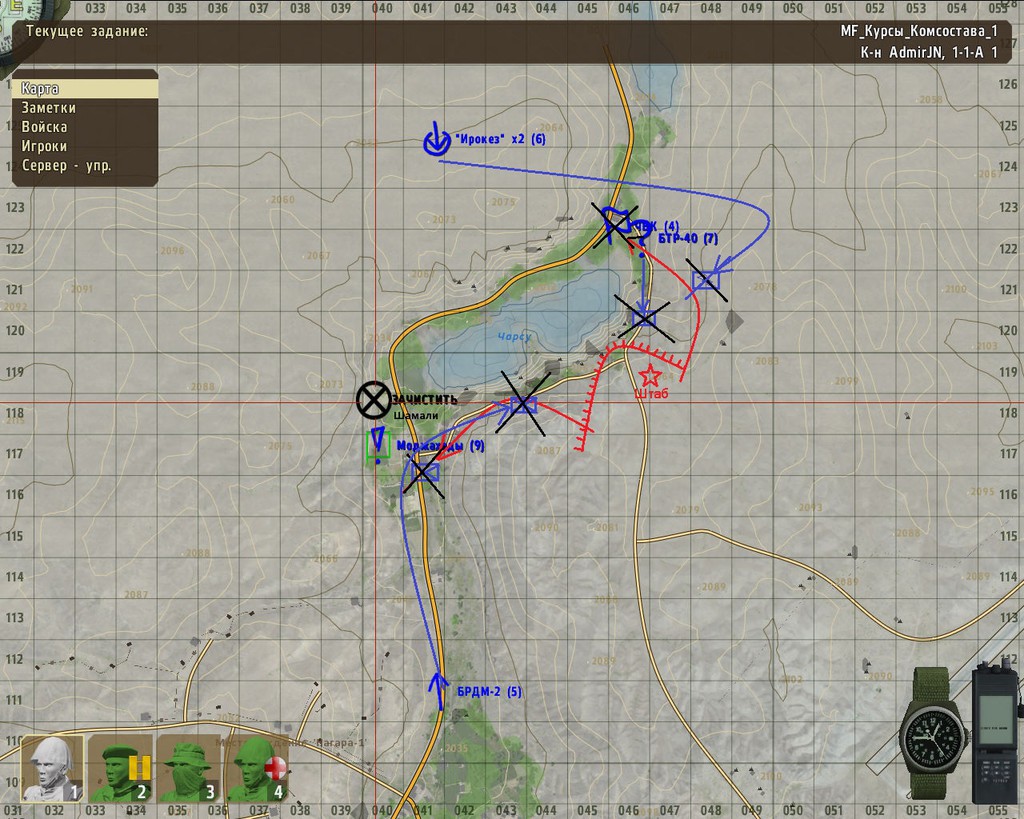This screenshot has height=819, width=1024.
Task: Show the Игроки list
Action: [x=85, y=146]
